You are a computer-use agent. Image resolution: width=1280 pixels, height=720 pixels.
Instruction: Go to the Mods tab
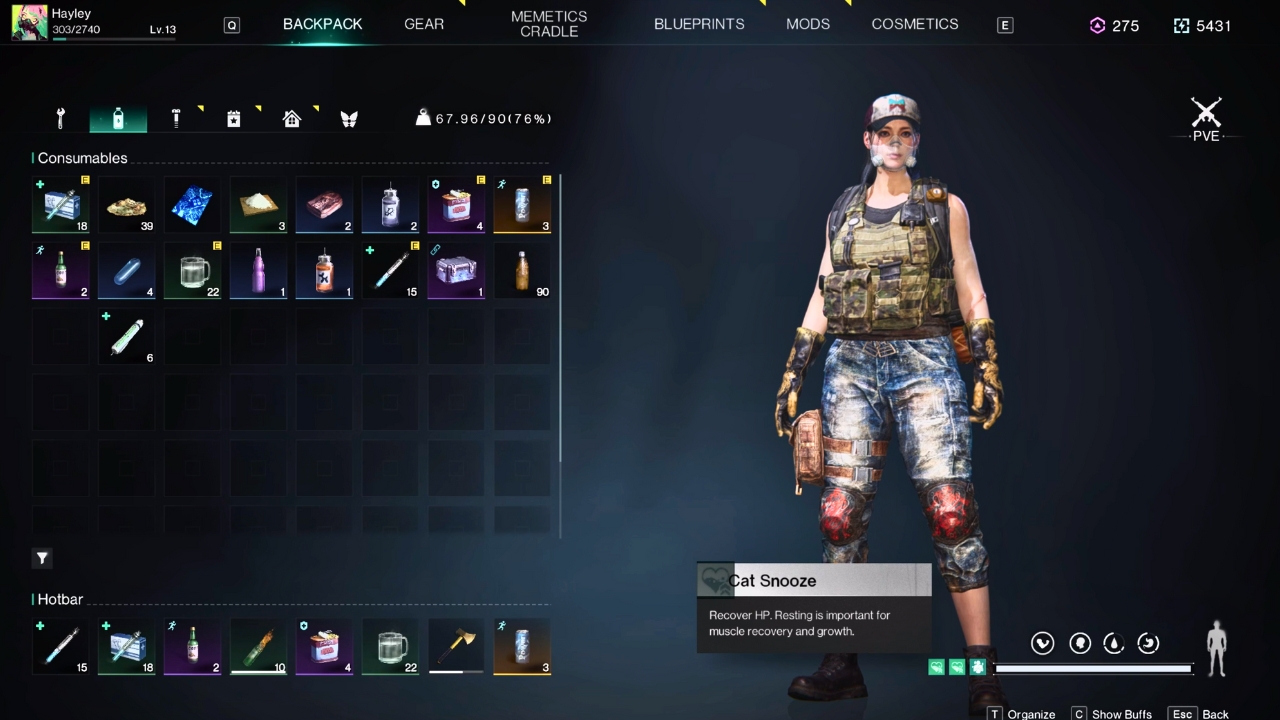[x=808, y=24]
